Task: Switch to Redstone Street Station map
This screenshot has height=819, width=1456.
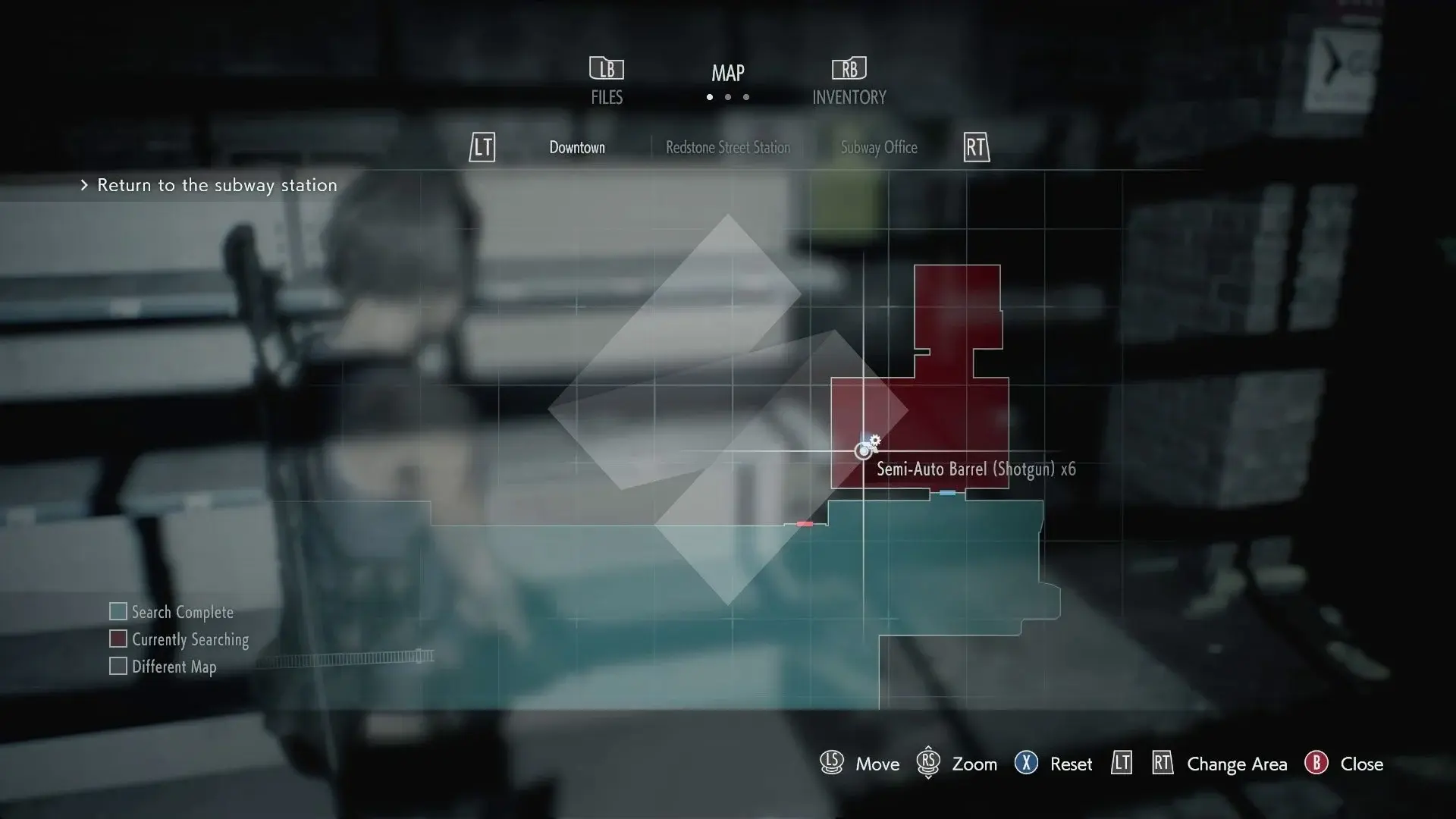Action: click(x=727, y=148)
